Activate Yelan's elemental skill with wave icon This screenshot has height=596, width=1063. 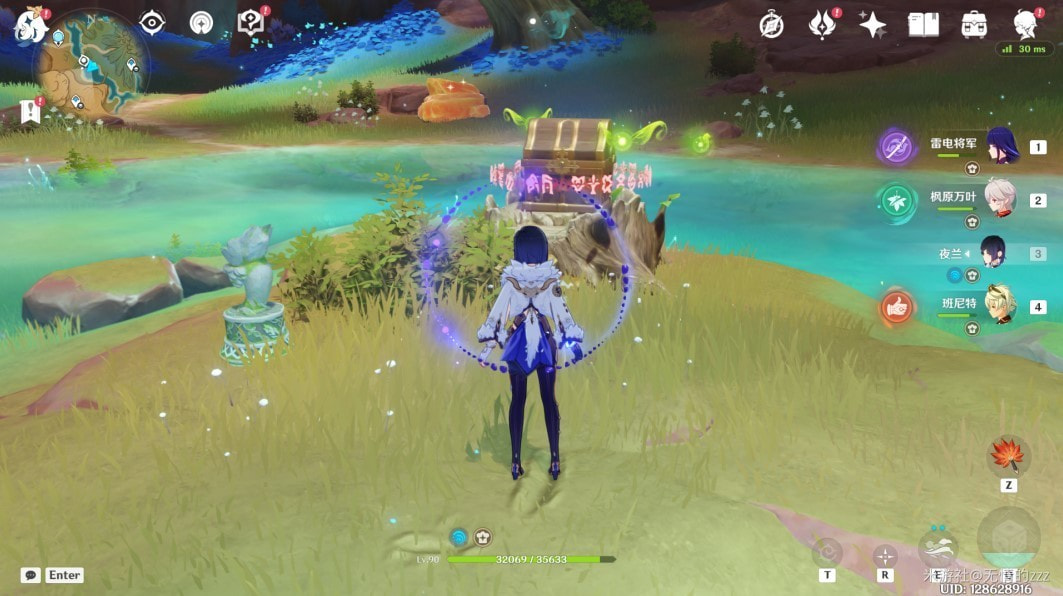click(938, 548)
